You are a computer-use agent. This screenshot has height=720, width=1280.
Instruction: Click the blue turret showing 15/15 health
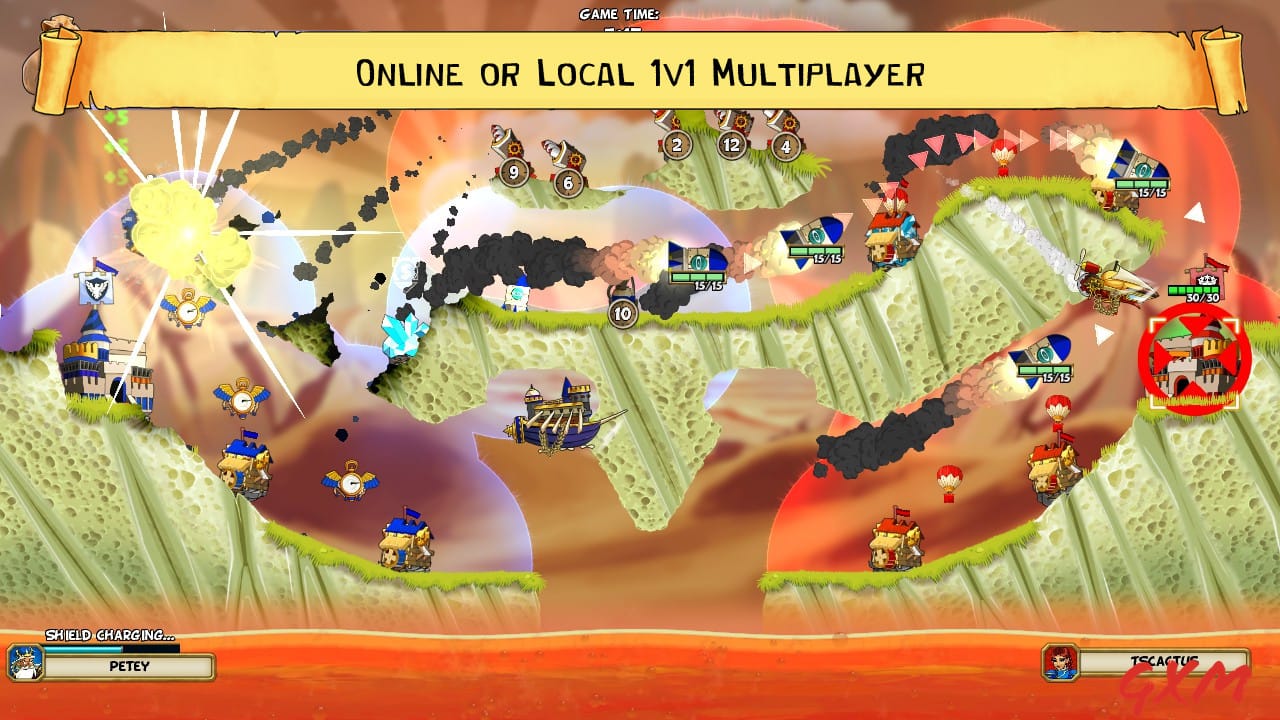coord(700,260)
